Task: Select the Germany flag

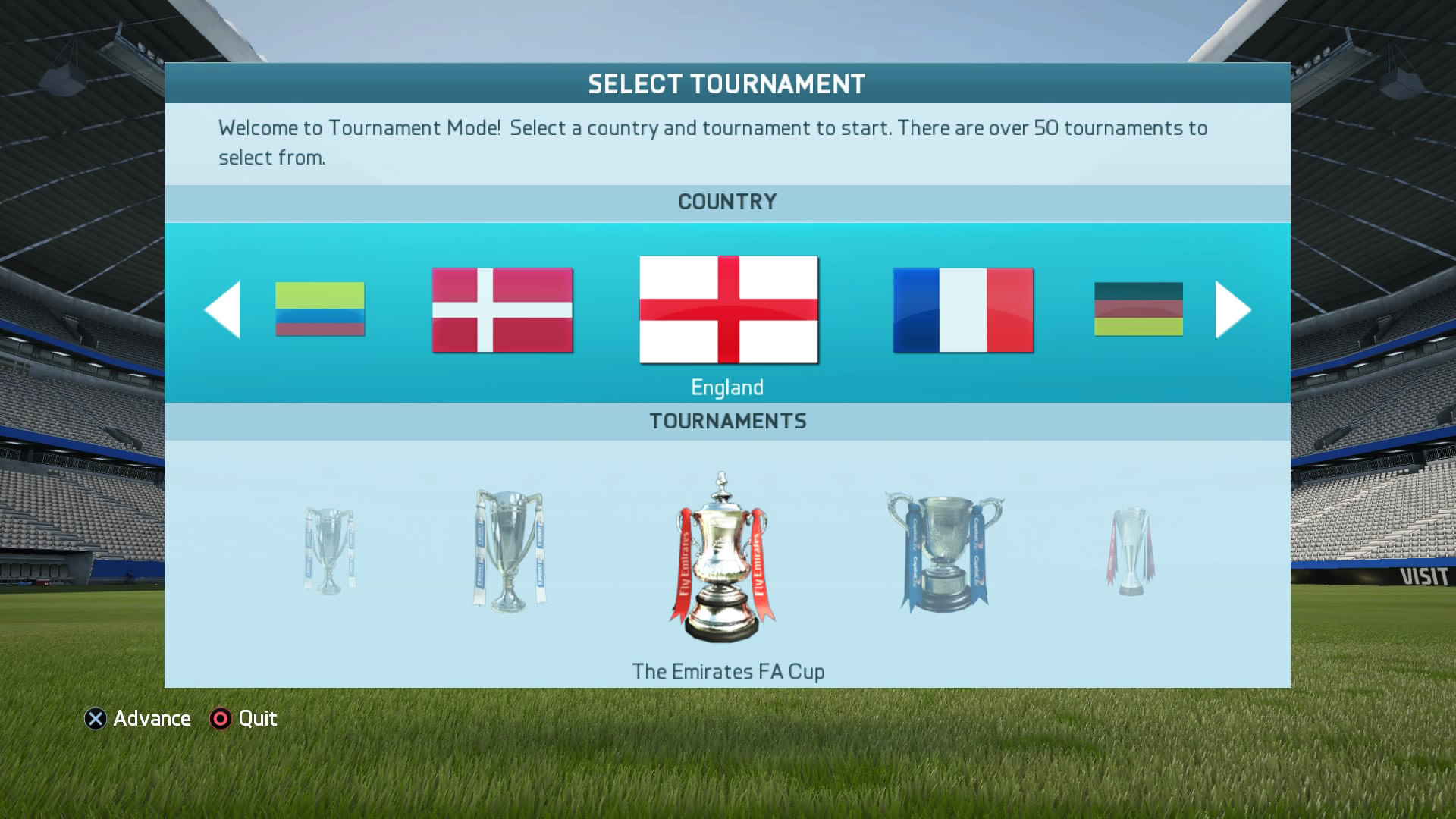Action: click(1137, 309)
